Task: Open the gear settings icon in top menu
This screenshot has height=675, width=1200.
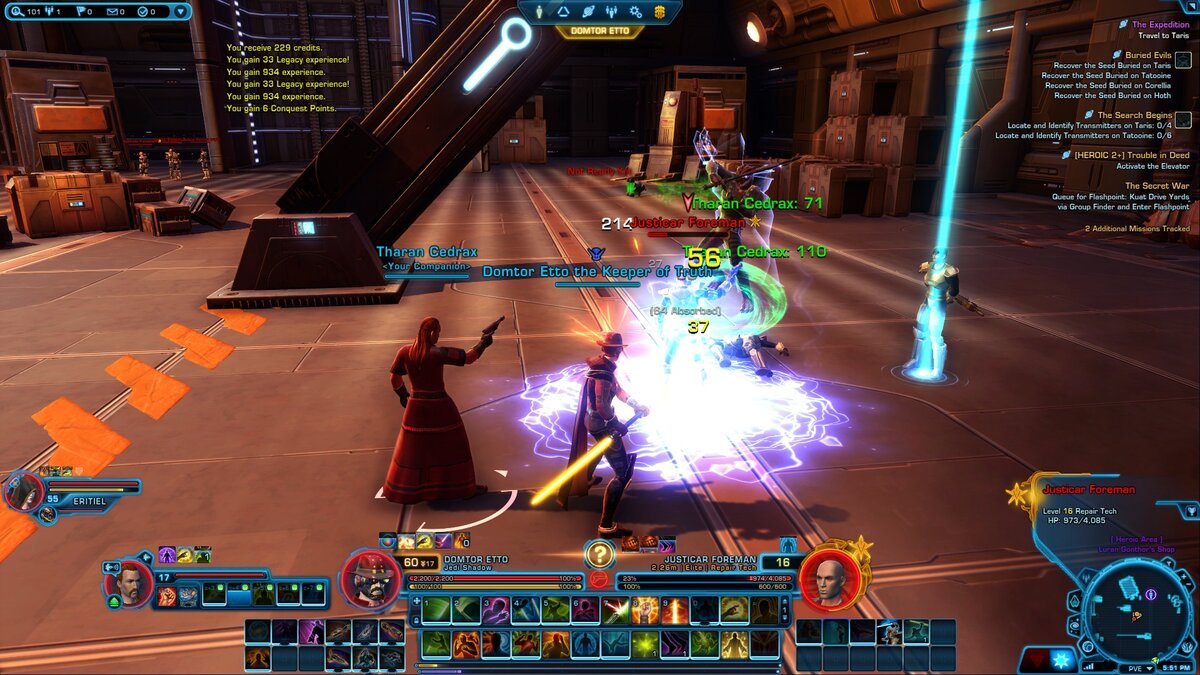Action: click(x=635, y=12)
